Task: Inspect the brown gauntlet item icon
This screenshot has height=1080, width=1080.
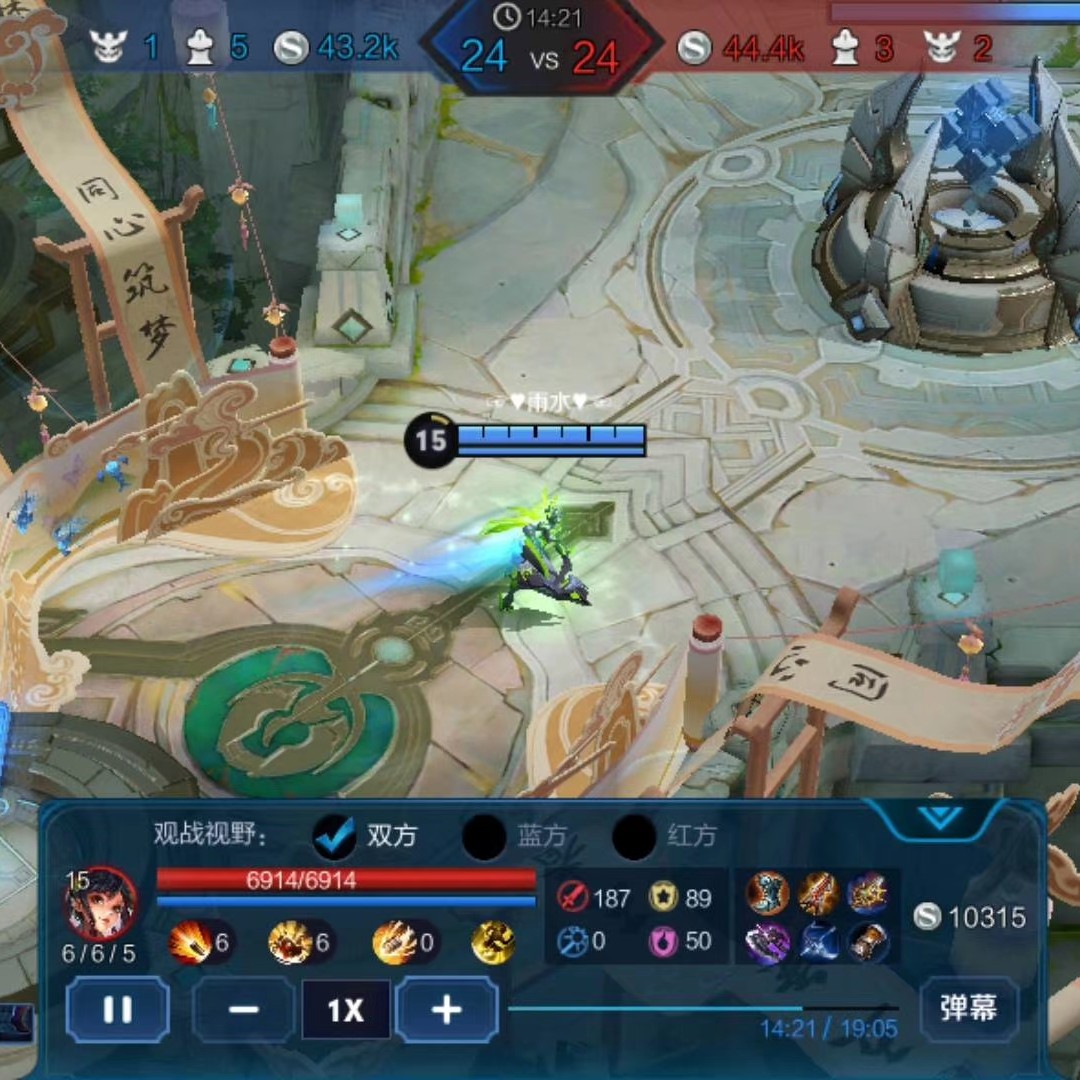Action: [867, 943]
